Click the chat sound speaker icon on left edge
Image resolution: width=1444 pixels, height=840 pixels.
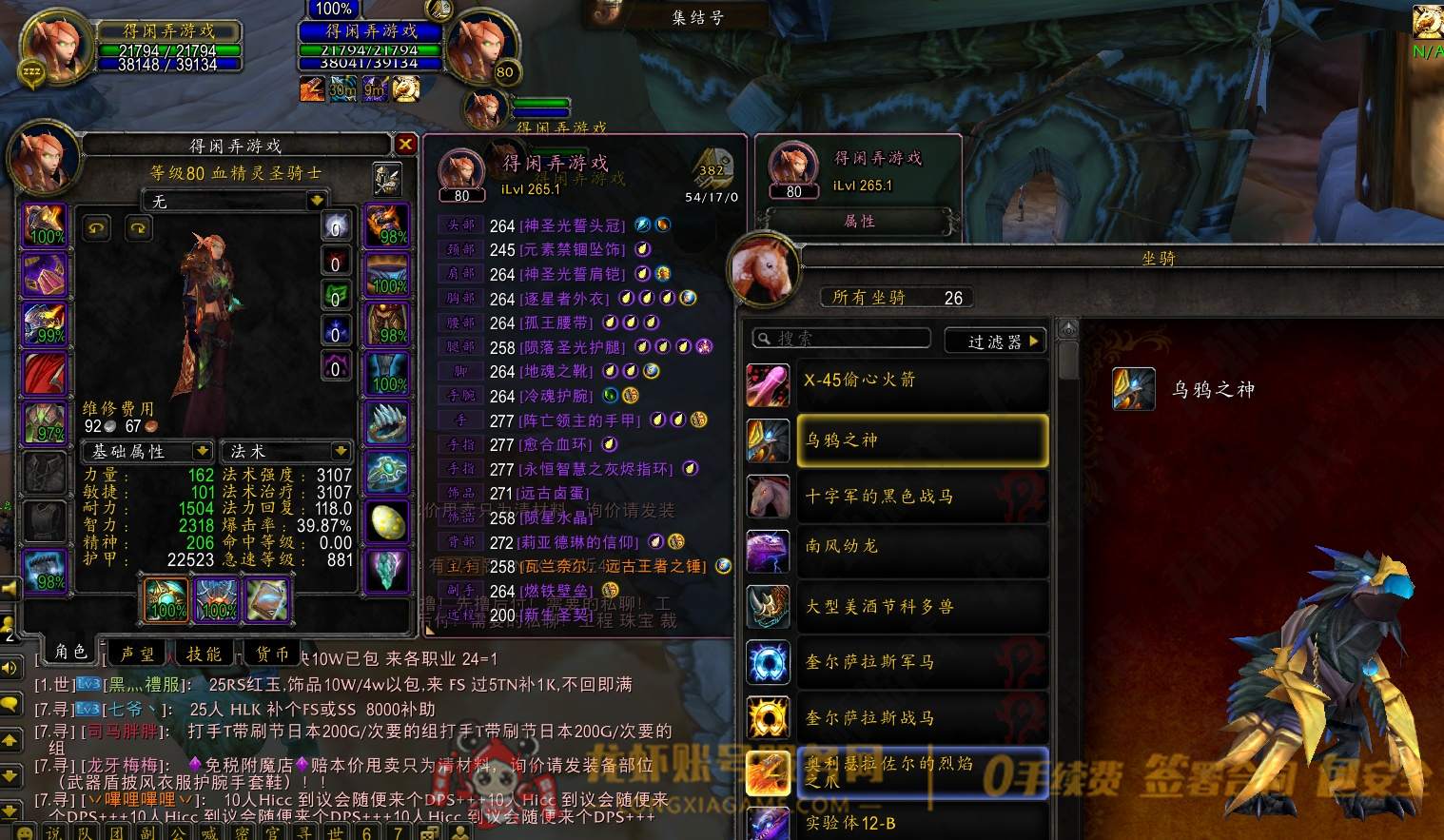[x=10, y=667]
